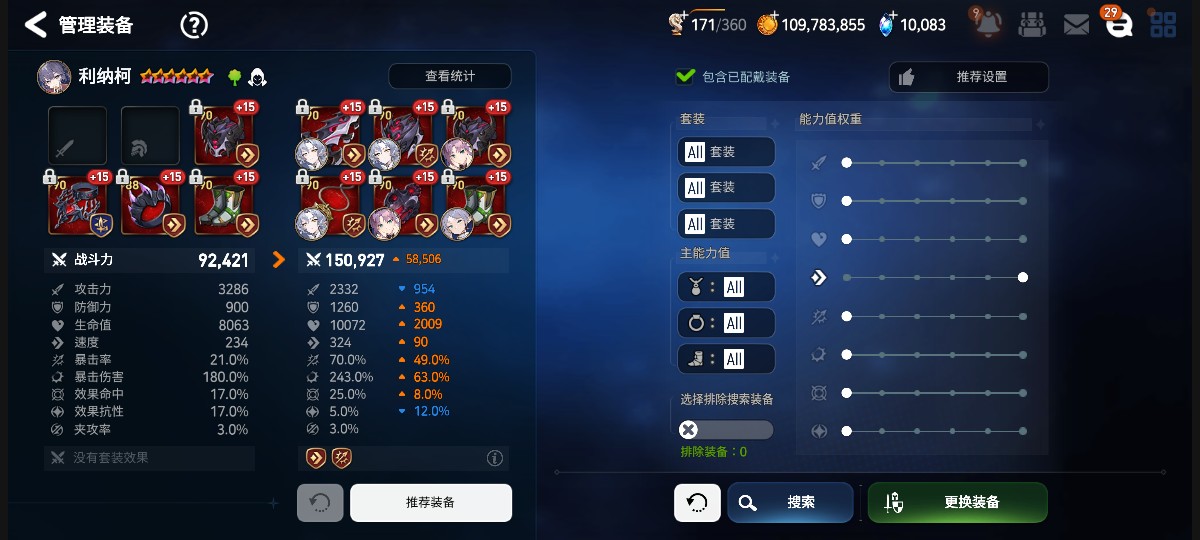The width and height of the screenshot is (1200, 540).
Task: Open 查看统计 statistics view
Action: pyautogui.click(x=449, y=76)
